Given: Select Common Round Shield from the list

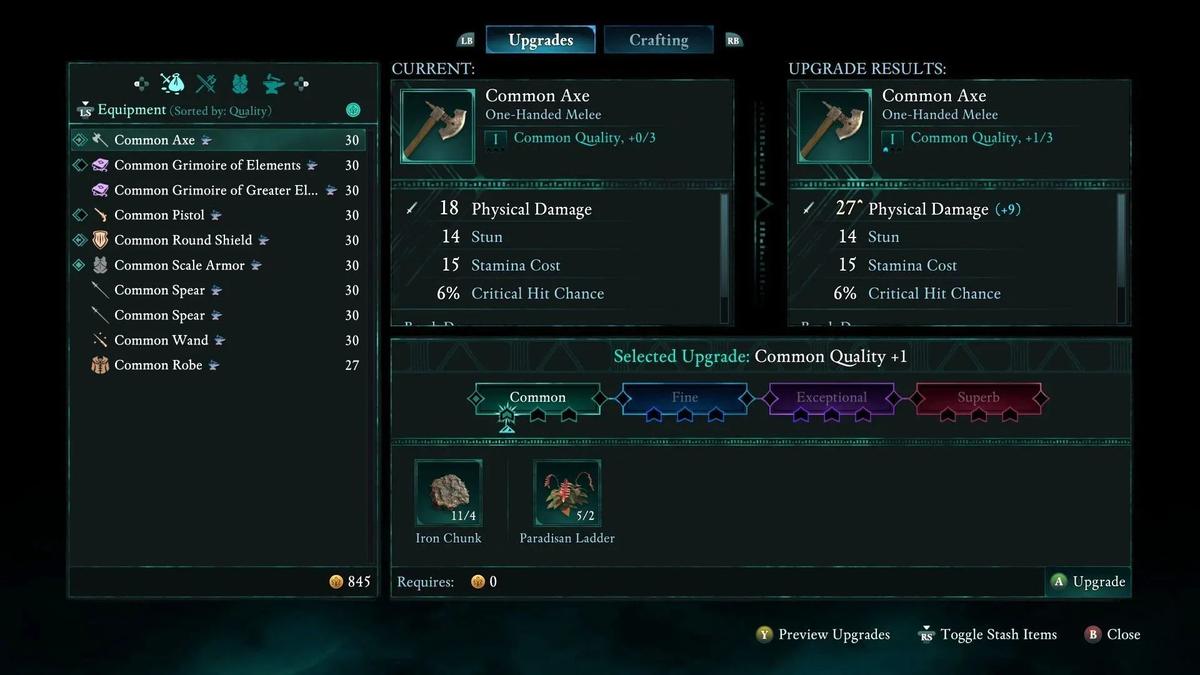Looking at the screenshot, I should point(183,240).
